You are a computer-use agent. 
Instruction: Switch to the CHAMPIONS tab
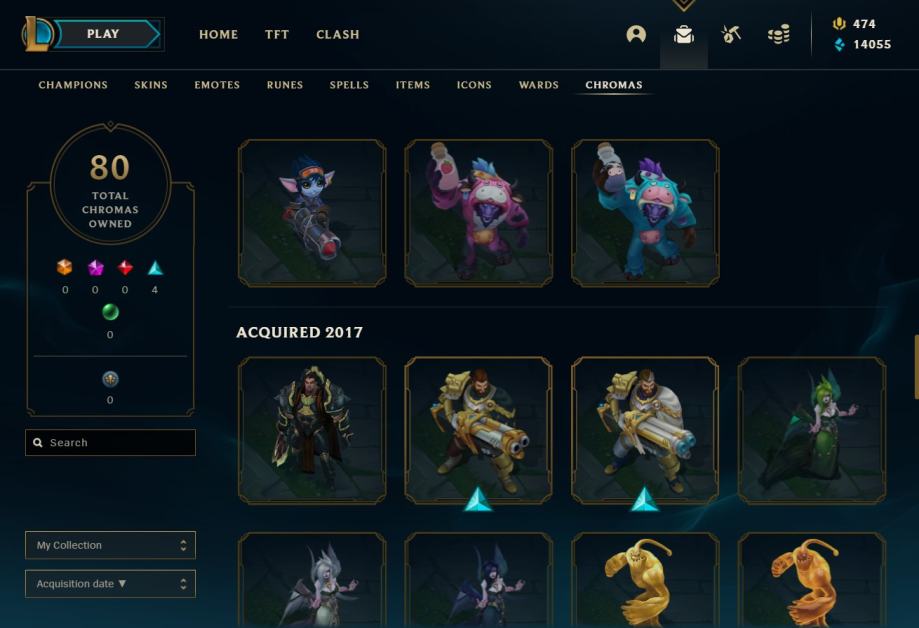click(x=73, y=85)
